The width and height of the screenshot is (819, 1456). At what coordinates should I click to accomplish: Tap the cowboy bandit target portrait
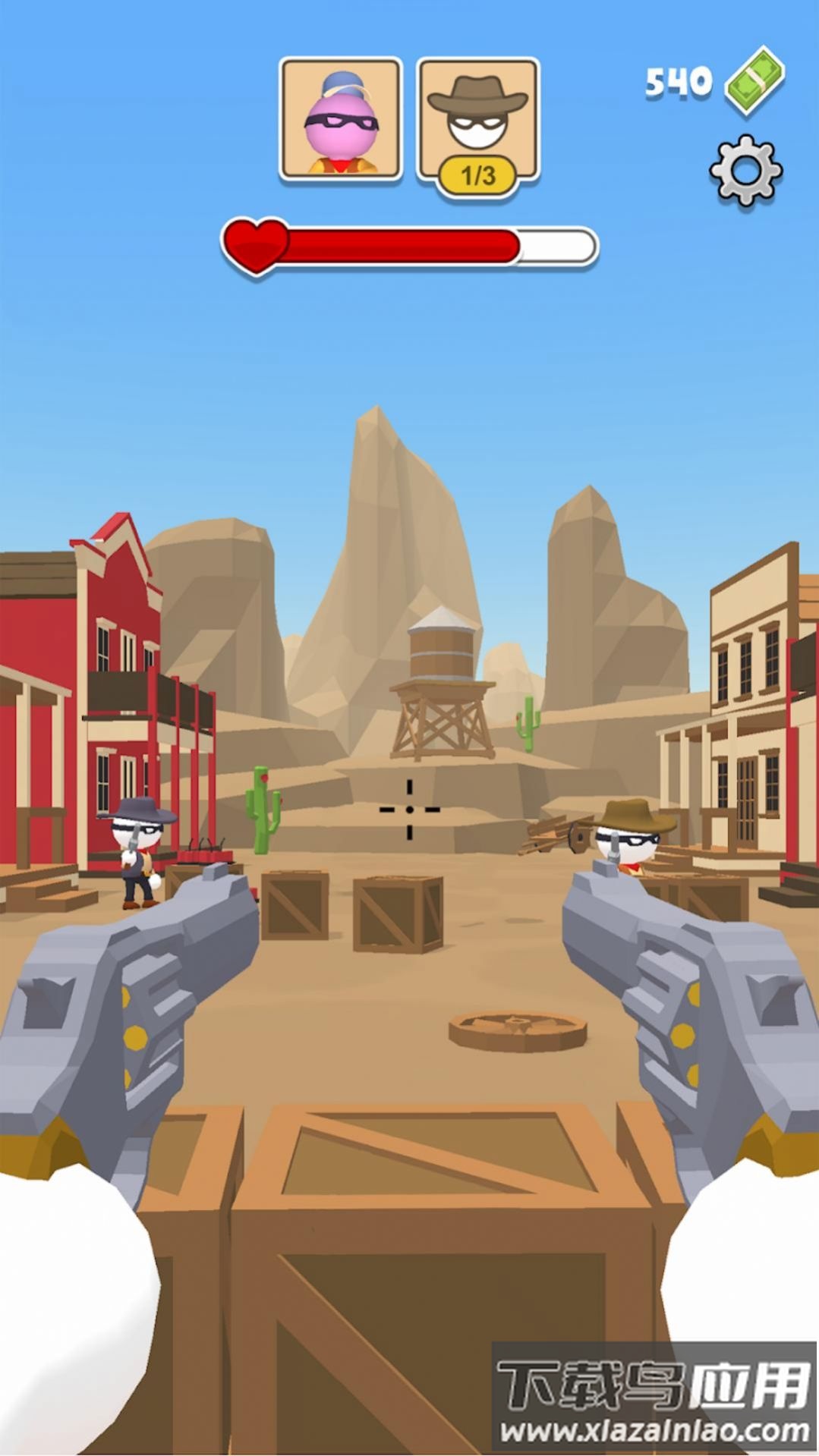[x=477, y=121]
